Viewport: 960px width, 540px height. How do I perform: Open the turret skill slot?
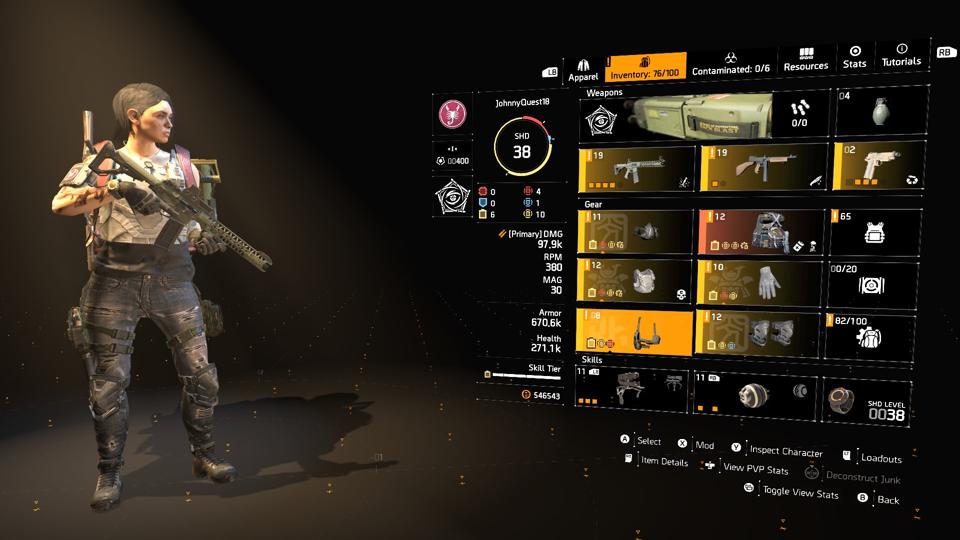pyautogui.click(x=631, y=390)
